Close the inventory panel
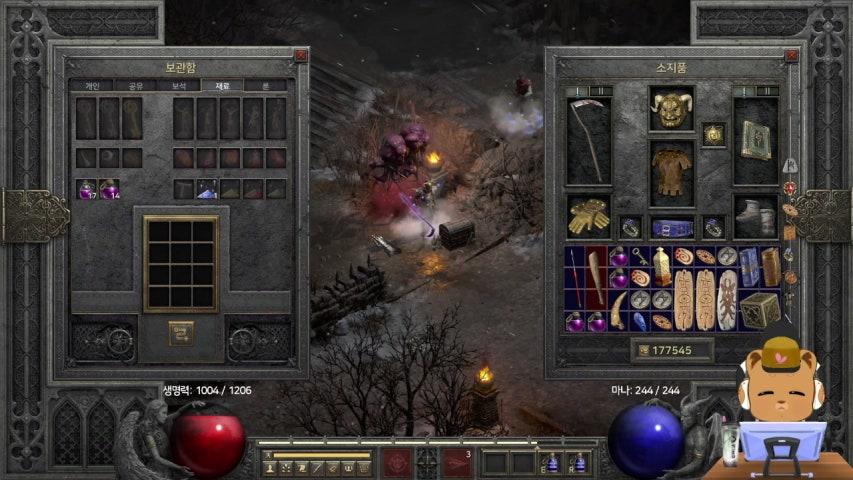This screenshot has width=853, height=480. (791, 56)
